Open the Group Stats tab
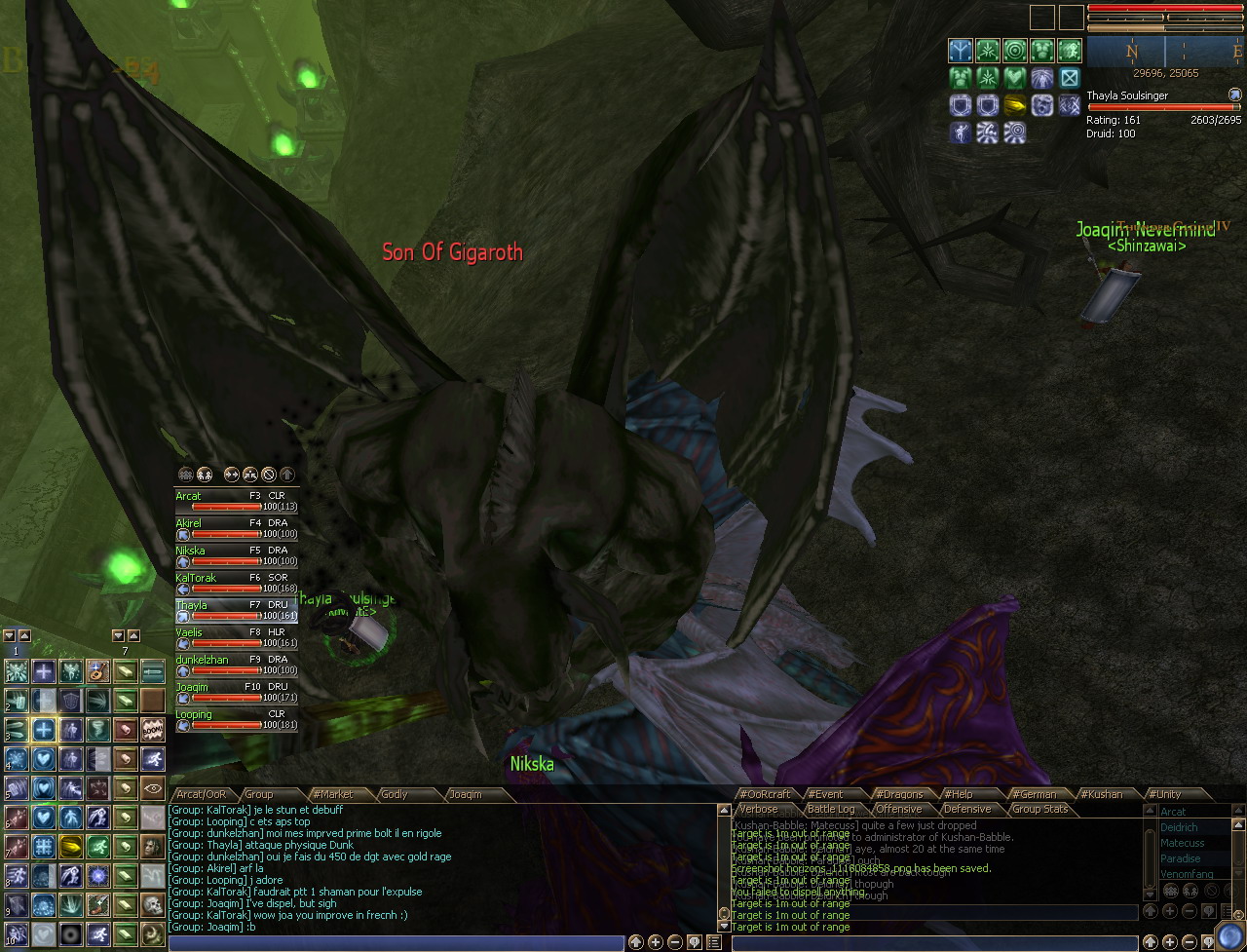The image size is (1247, 952). coord(1039,809)
